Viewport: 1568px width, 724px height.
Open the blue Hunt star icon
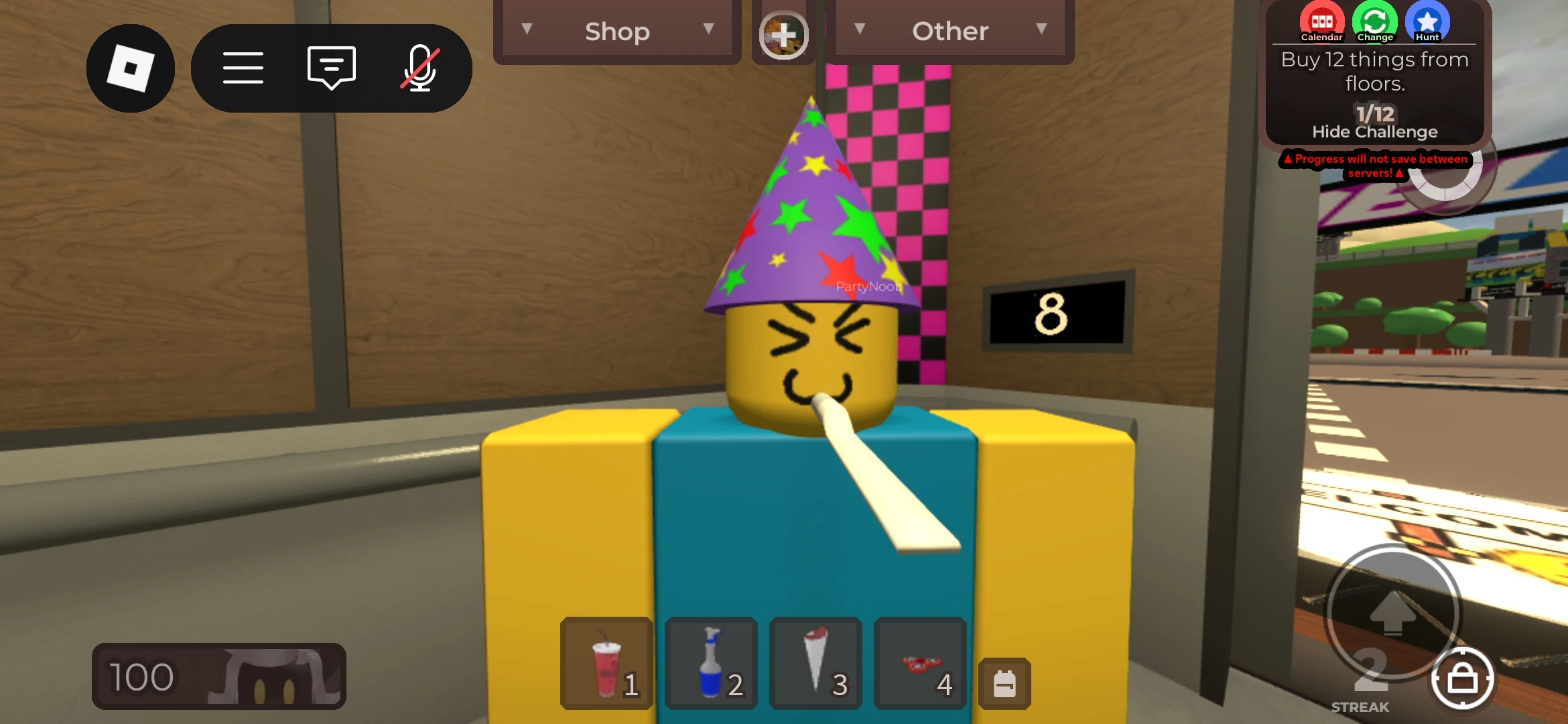[x=1428, y=21]
